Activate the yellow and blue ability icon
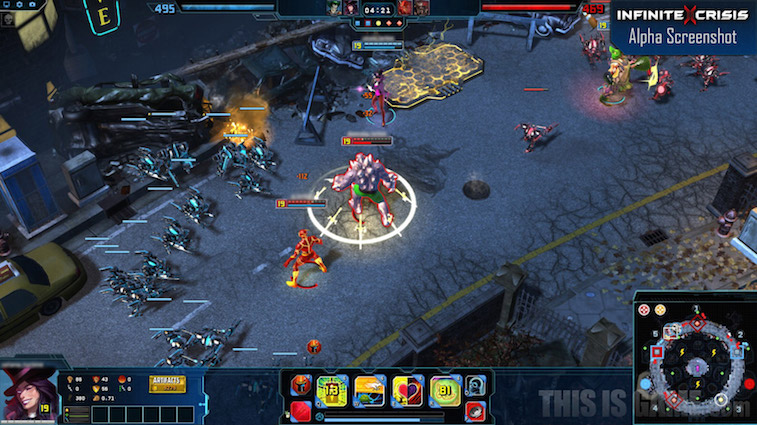The width and height of the screenshot is (757, 425). [369, 390]
